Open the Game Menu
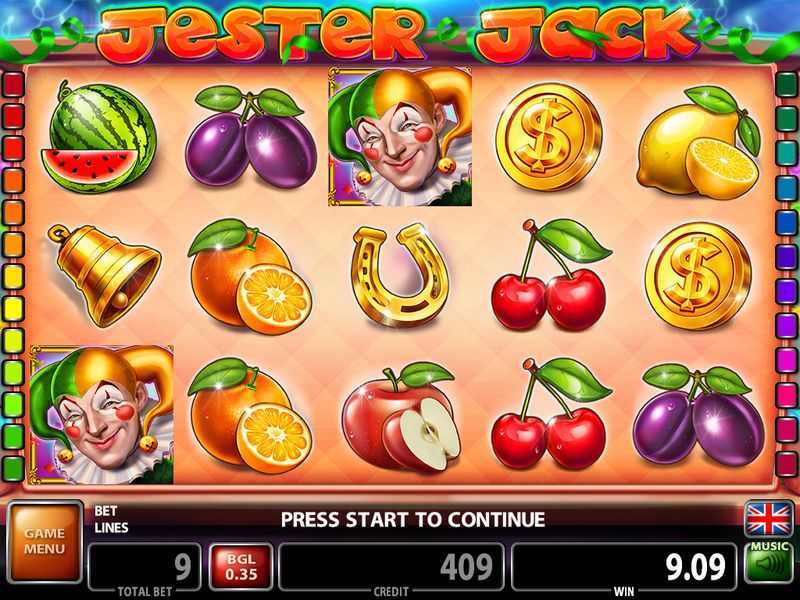The image size is (800, 600). [x=44, y=541]
